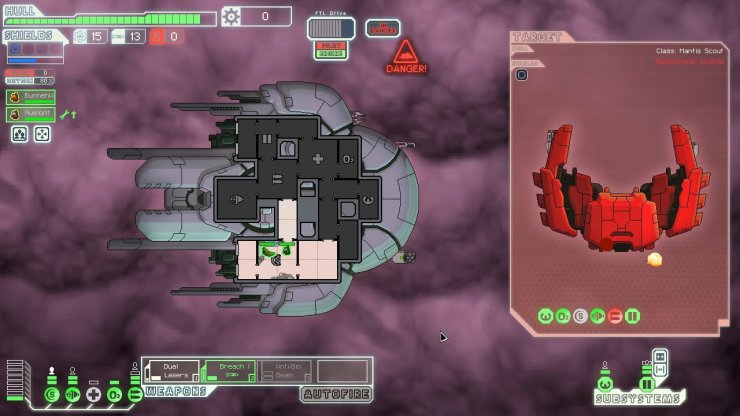Click the weapons system power icon

click(x=134, y=394)
